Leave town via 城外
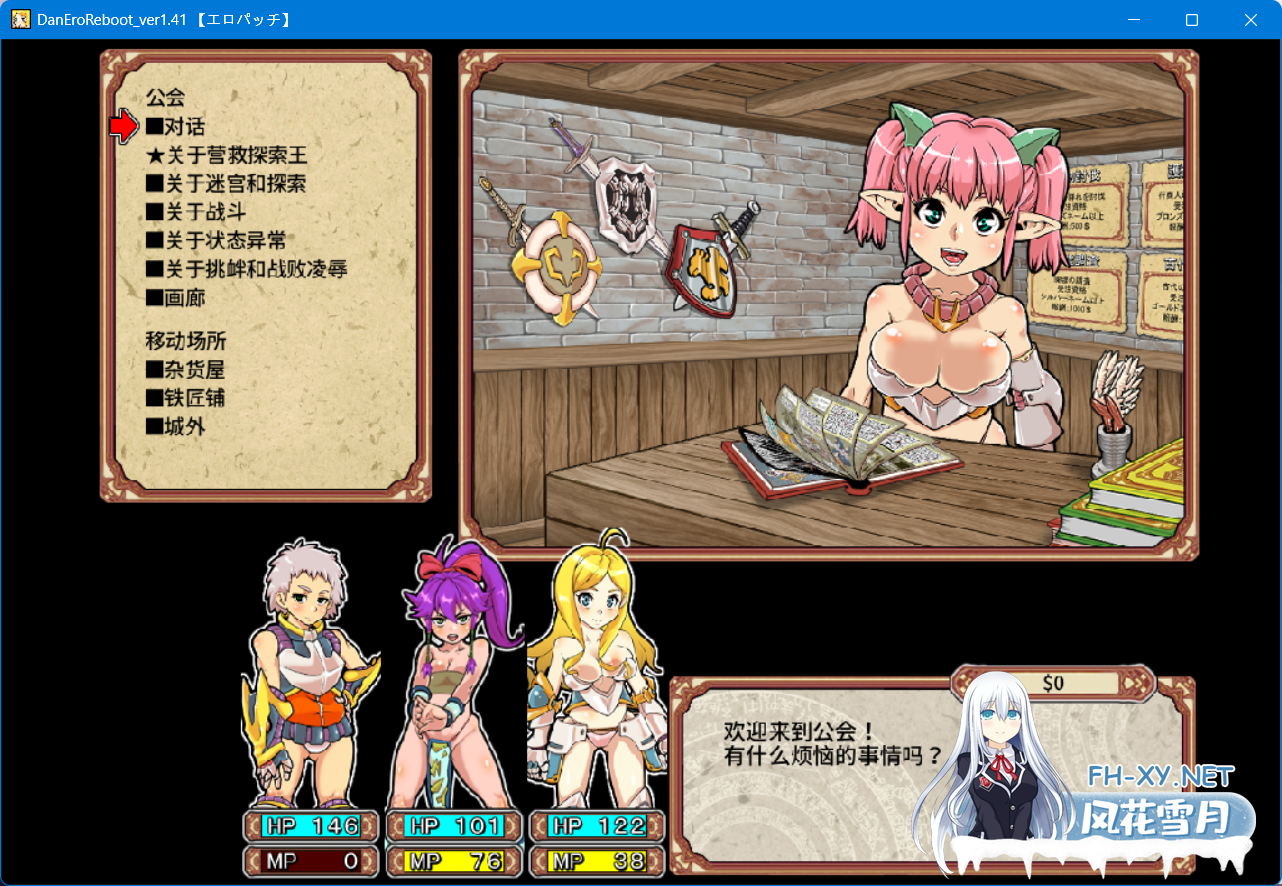The height and width of the screenshot is (886, 1282). coord(175,426)
